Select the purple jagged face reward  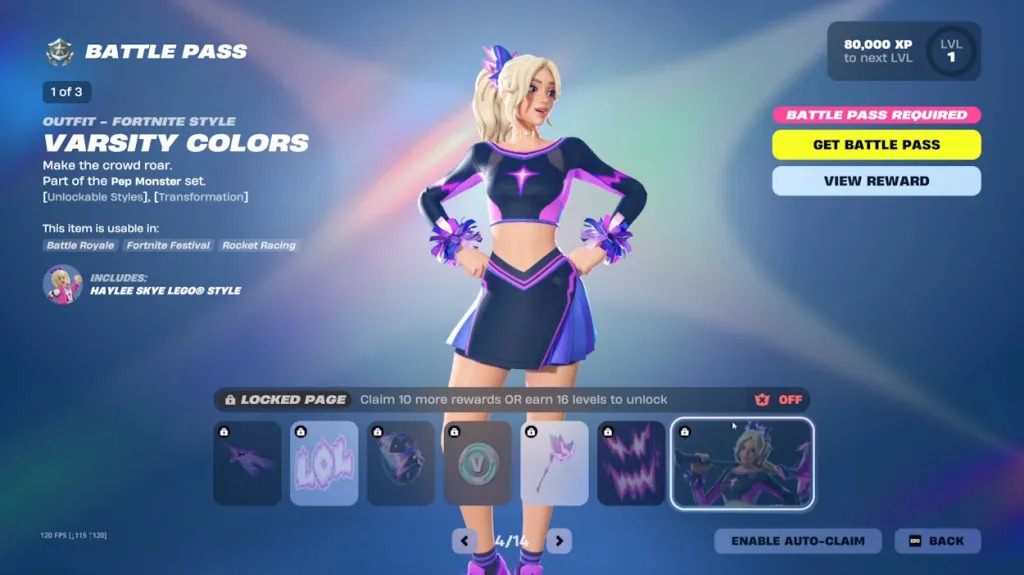(x=631, y=463)
